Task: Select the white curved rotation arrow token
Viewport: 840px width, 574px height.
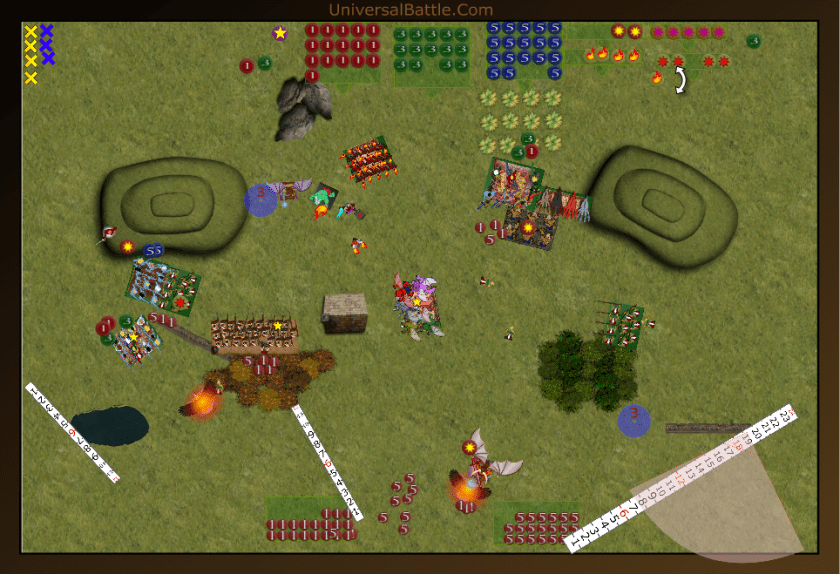Action: point(680,80)
